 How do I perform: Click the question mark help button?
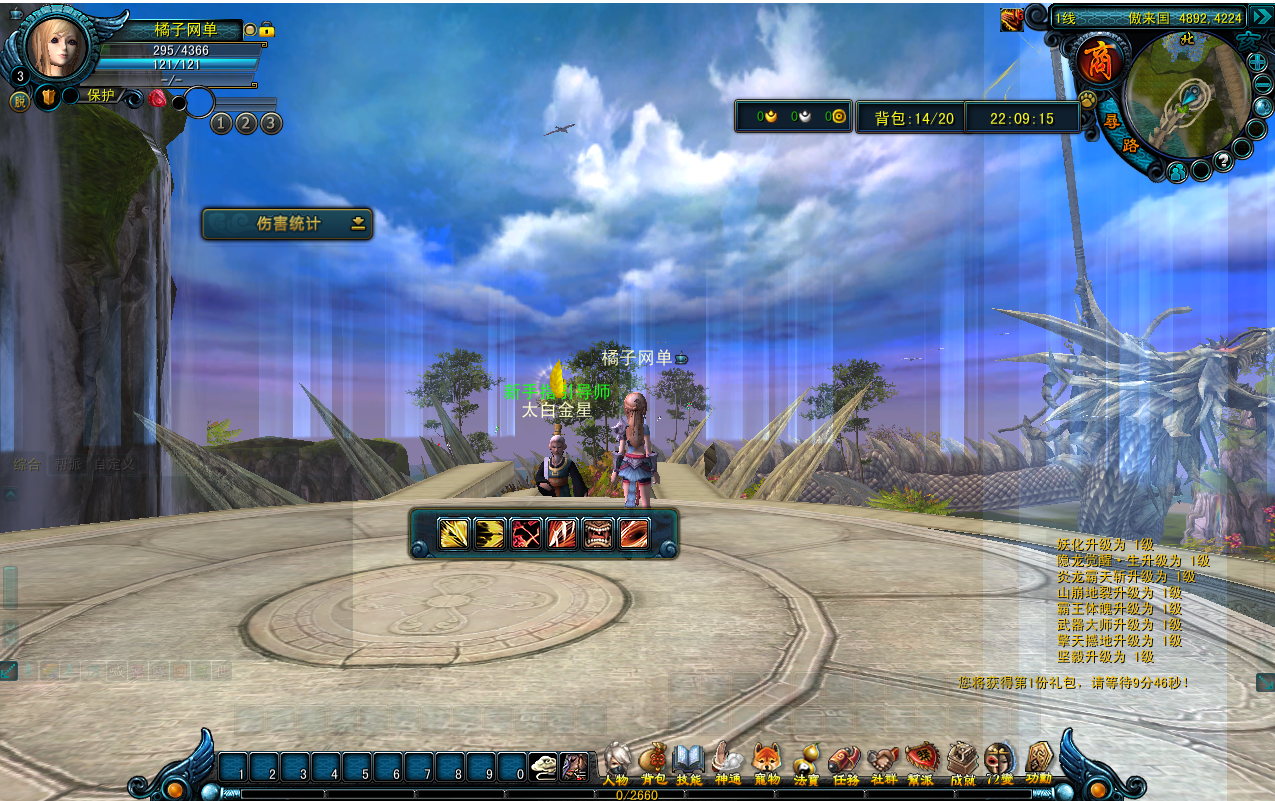(x=1221, y=161)
